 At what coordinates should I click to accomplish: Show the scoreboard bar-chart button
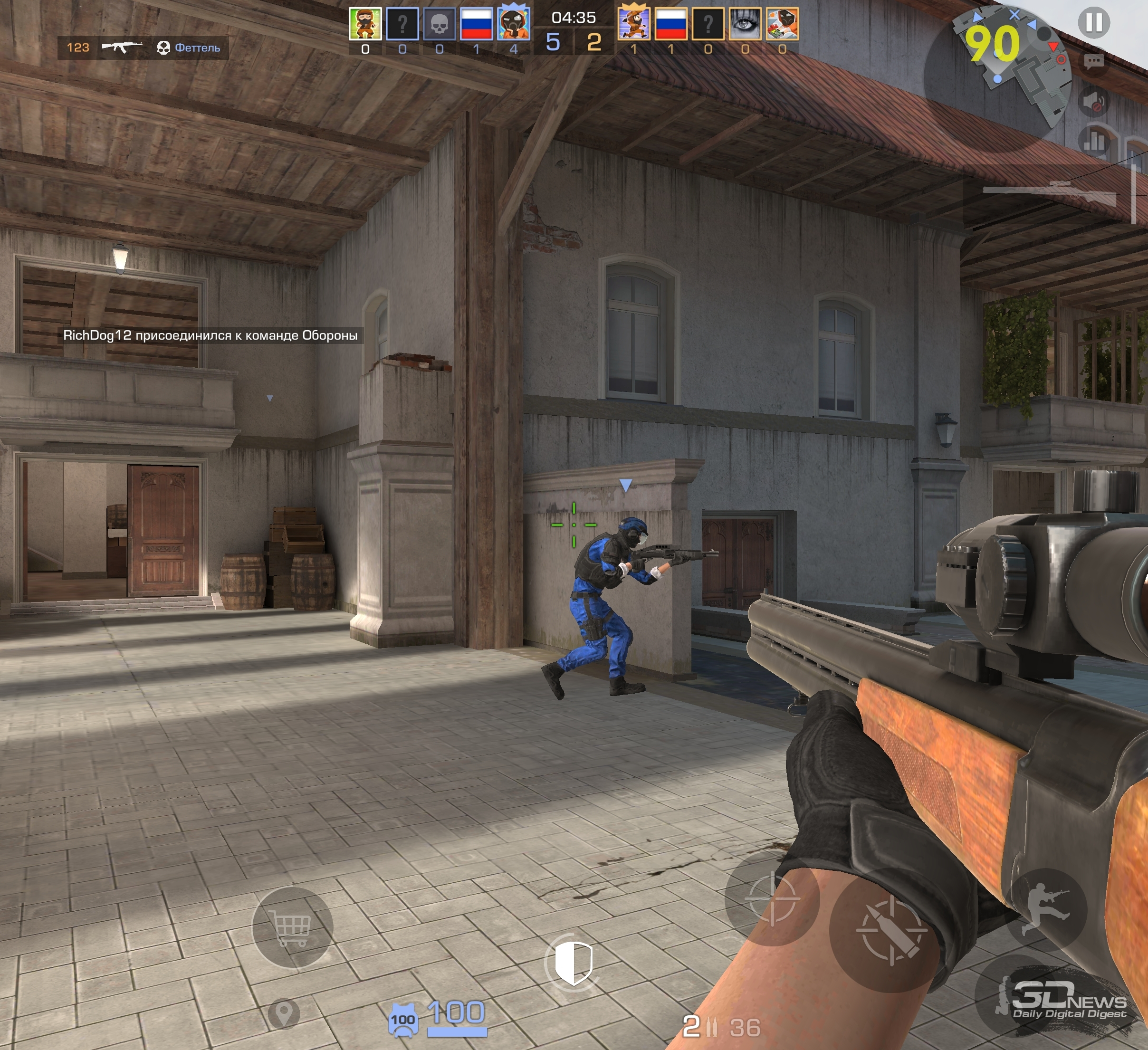(x=1093, y=141)
